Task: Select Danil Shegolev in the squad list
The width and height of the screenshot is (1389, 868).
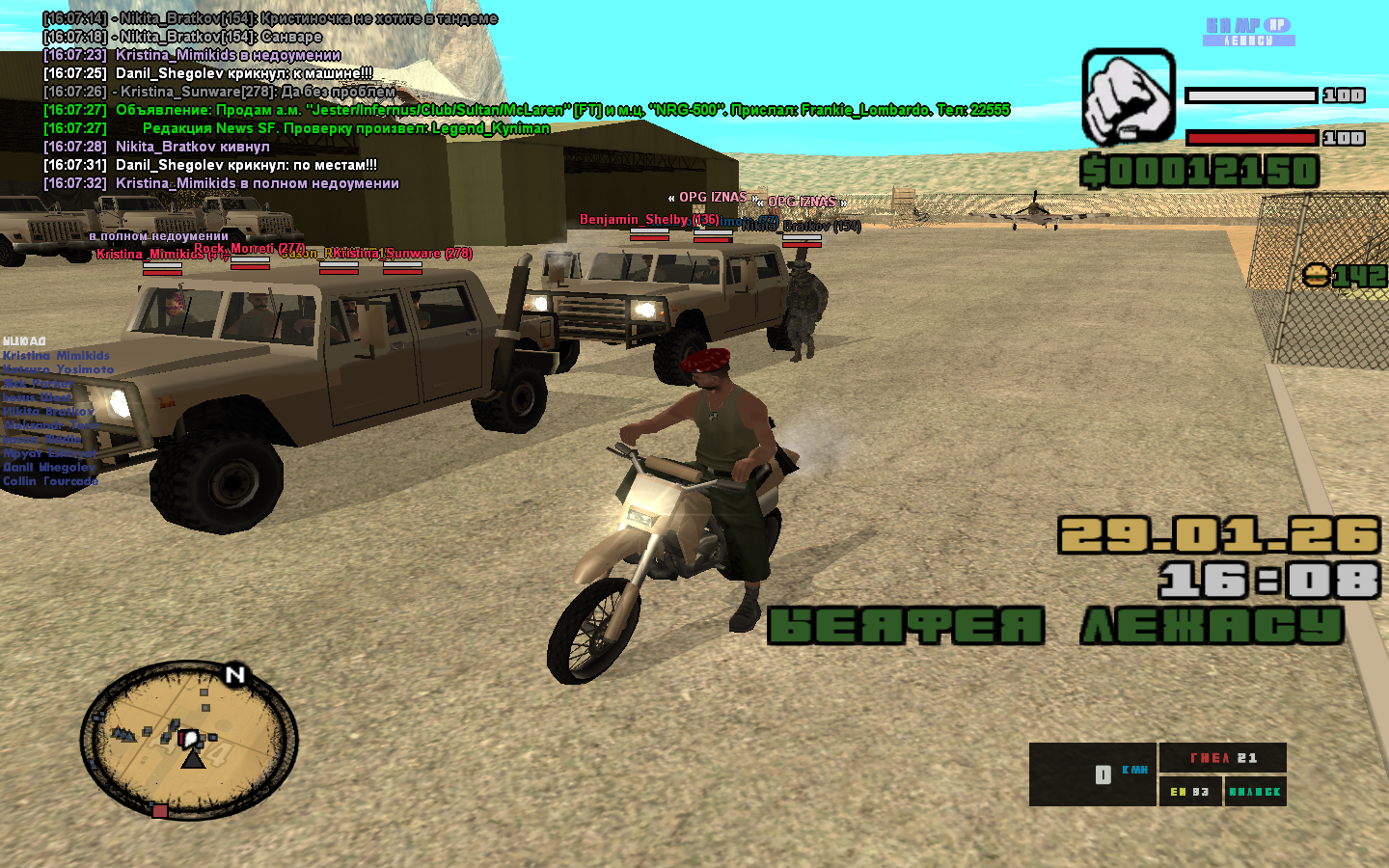Action: tap(49, 467)
